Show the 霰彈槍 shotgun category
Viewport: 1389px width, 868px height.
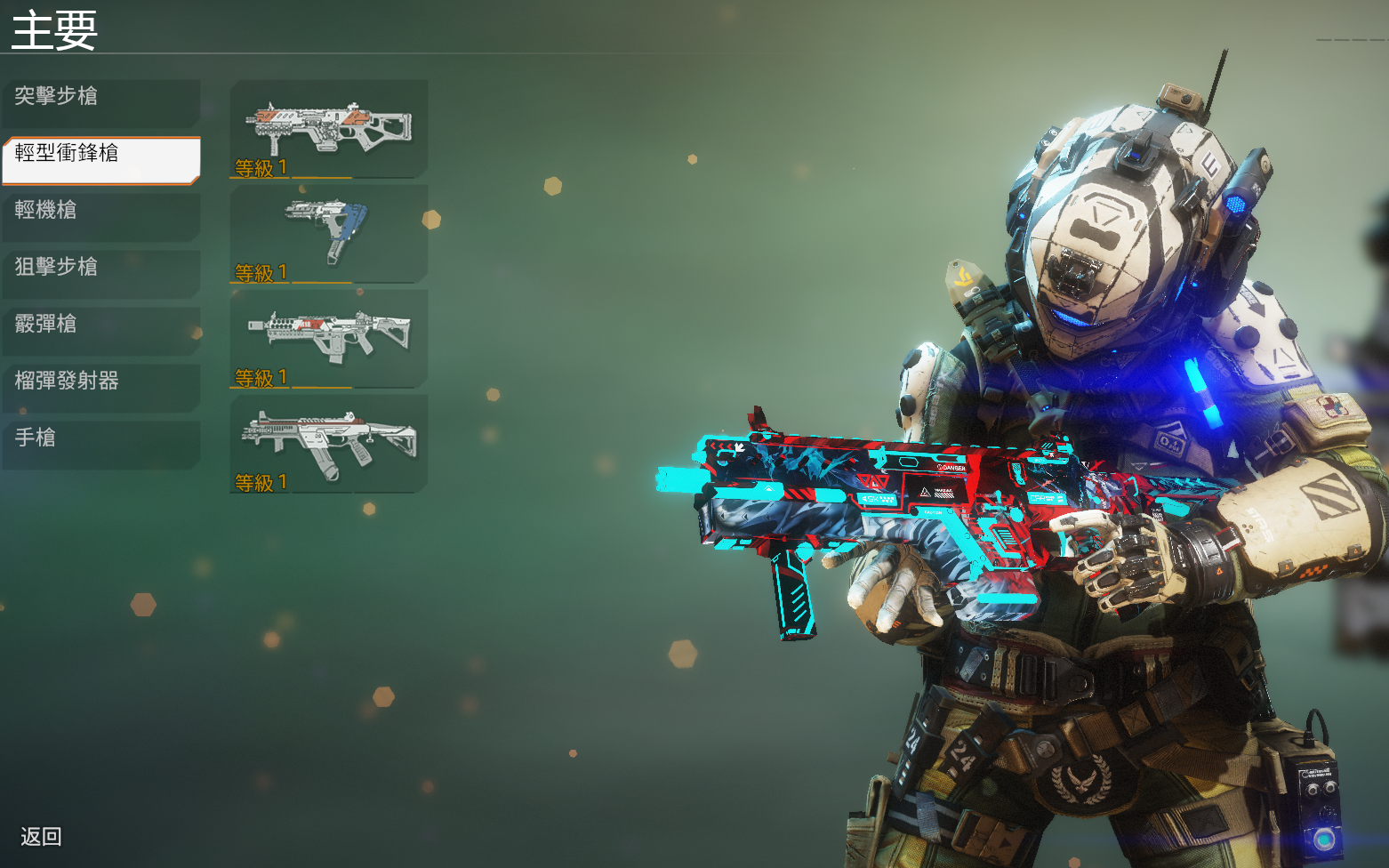101,325
